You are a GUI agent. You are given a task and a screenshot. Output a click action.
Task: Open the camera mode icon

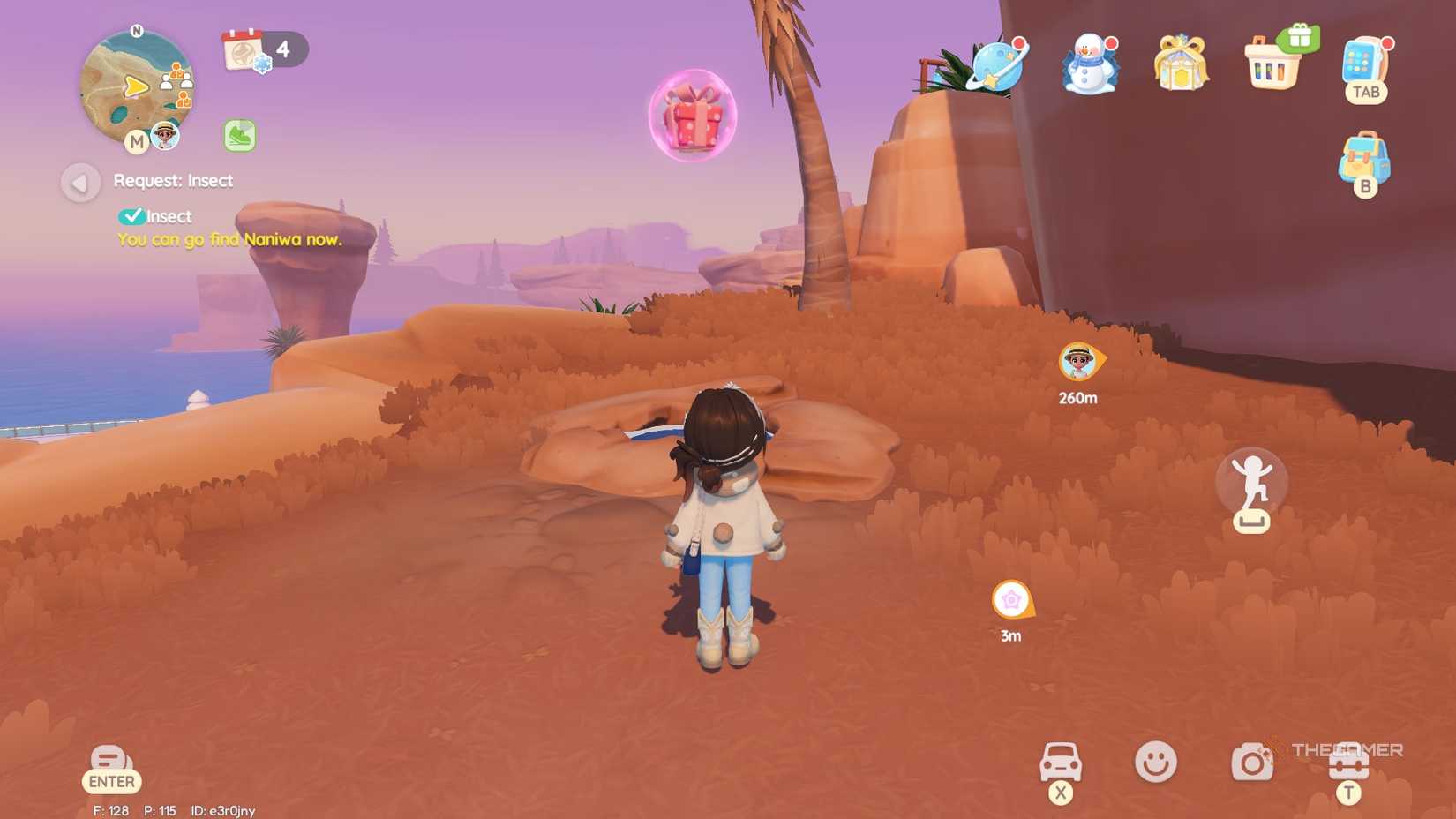click(1252, 761)
